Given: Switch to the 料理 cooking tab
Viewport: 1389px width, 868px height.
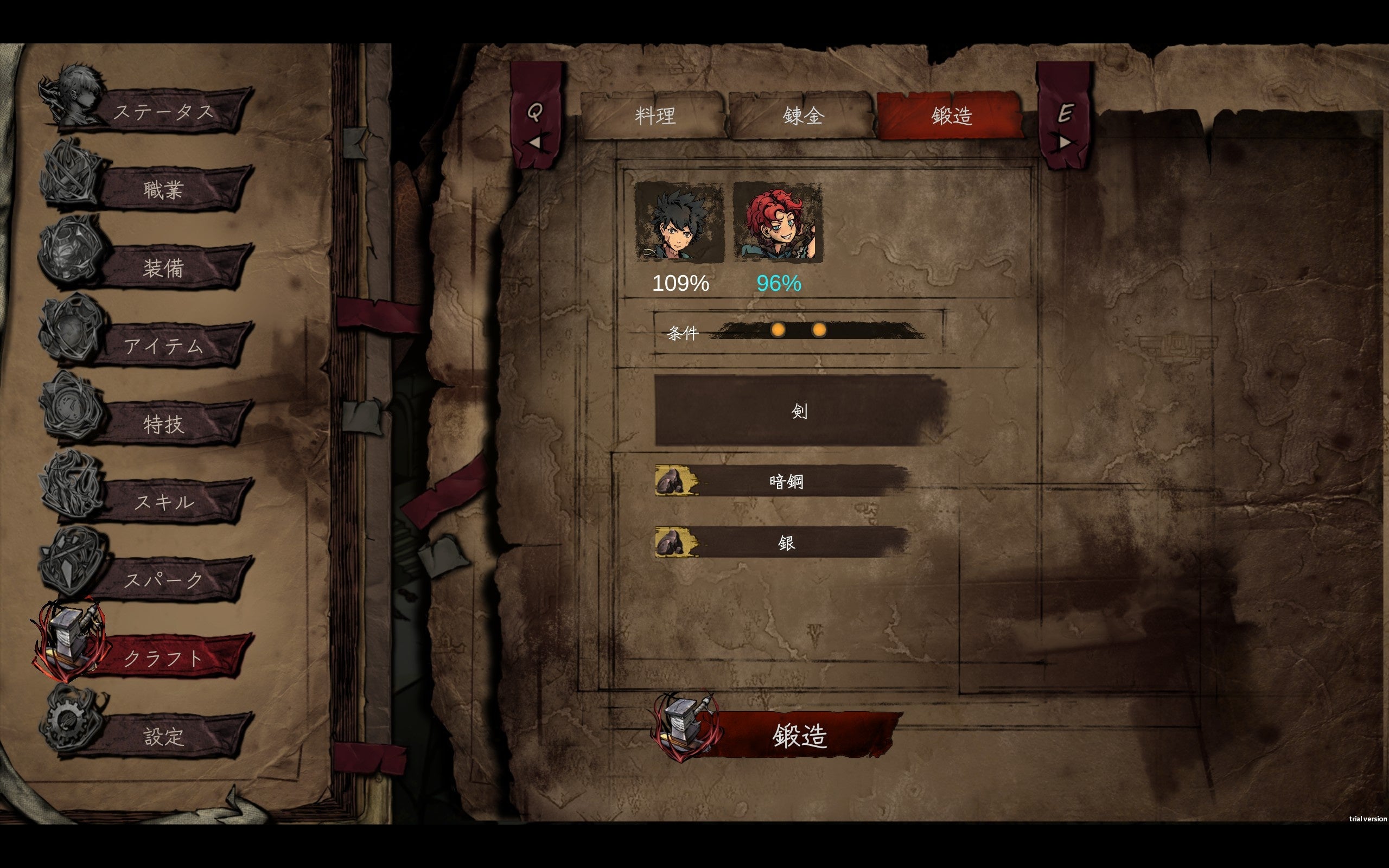Looking at the screenshot, I should 654,117.
